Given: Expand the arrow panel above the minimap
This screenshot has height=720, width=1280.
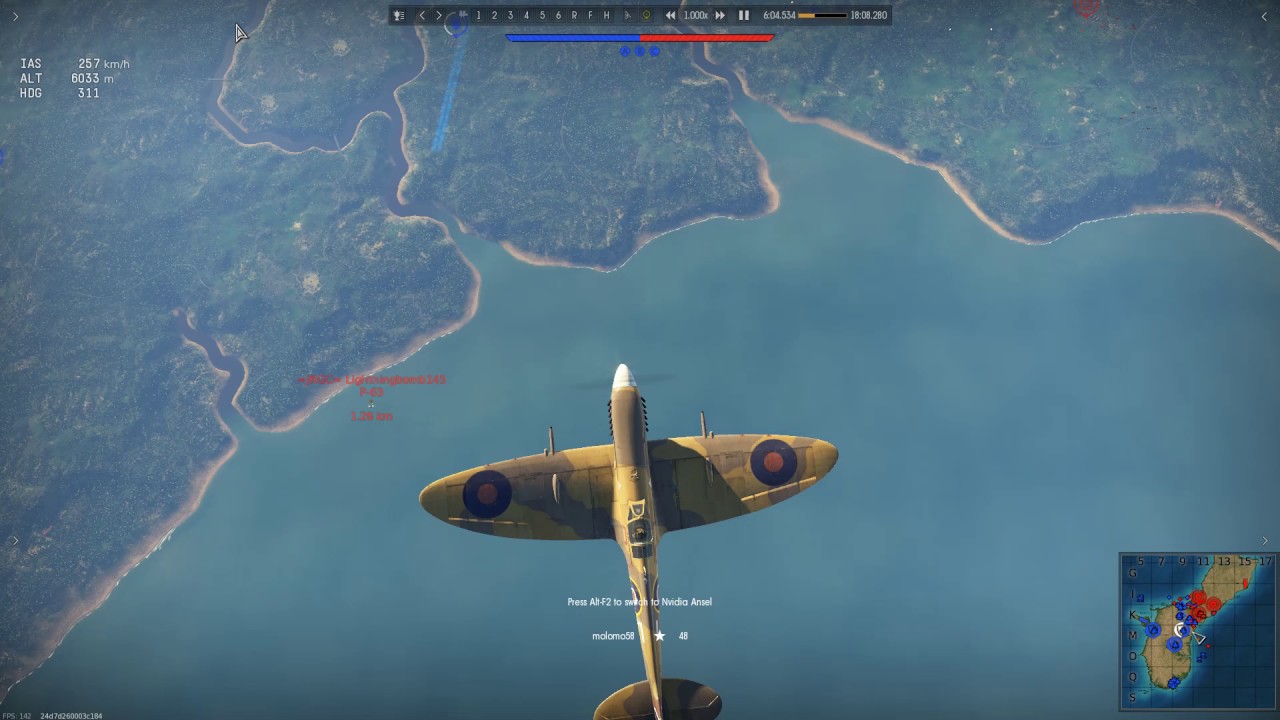Looking at the screenshot, I should (x=1264, y=541).
